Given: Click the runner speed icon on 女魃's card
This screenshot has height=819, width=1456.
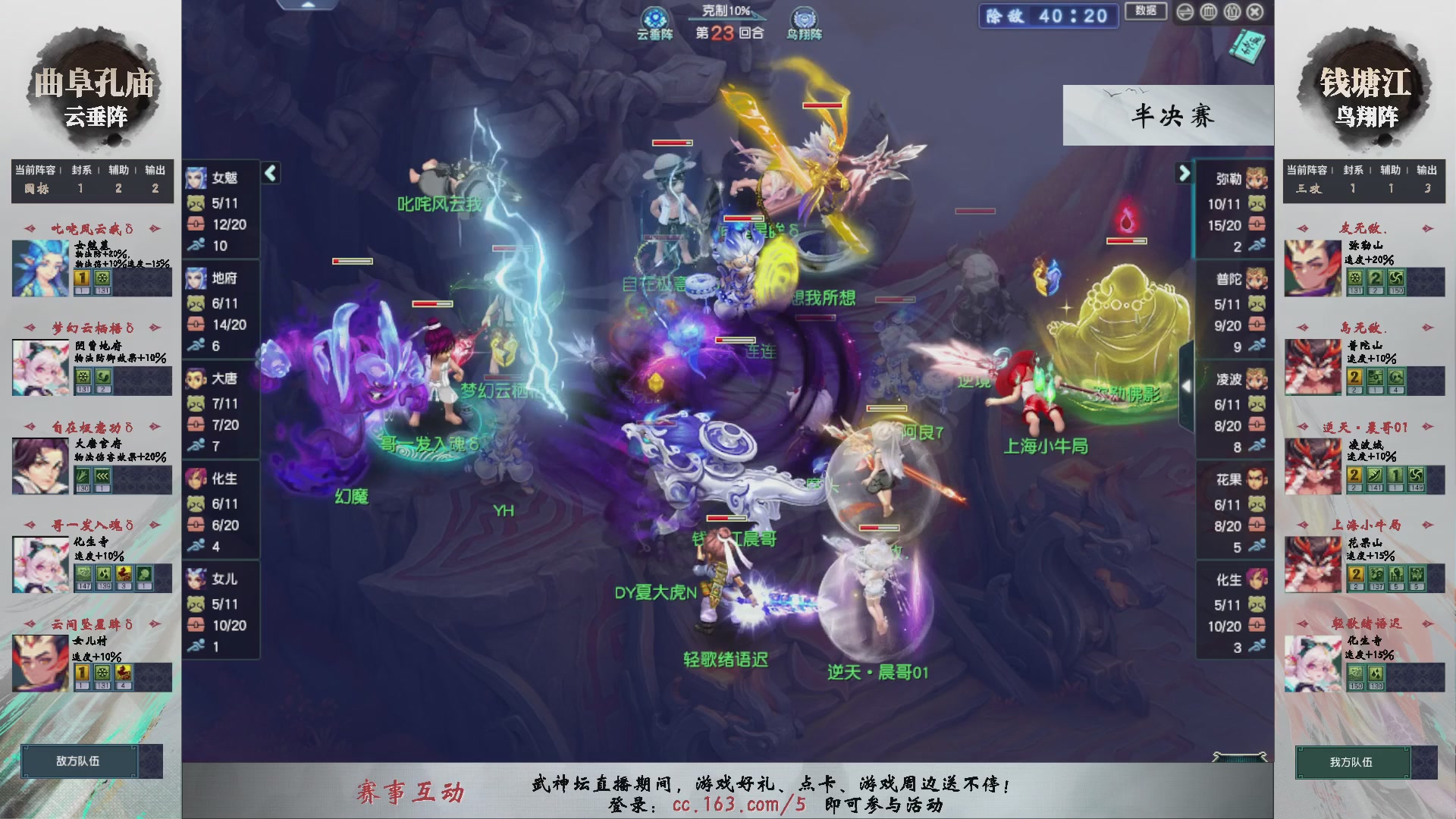Looking at the screenshot, I should (x=196, y=244).
